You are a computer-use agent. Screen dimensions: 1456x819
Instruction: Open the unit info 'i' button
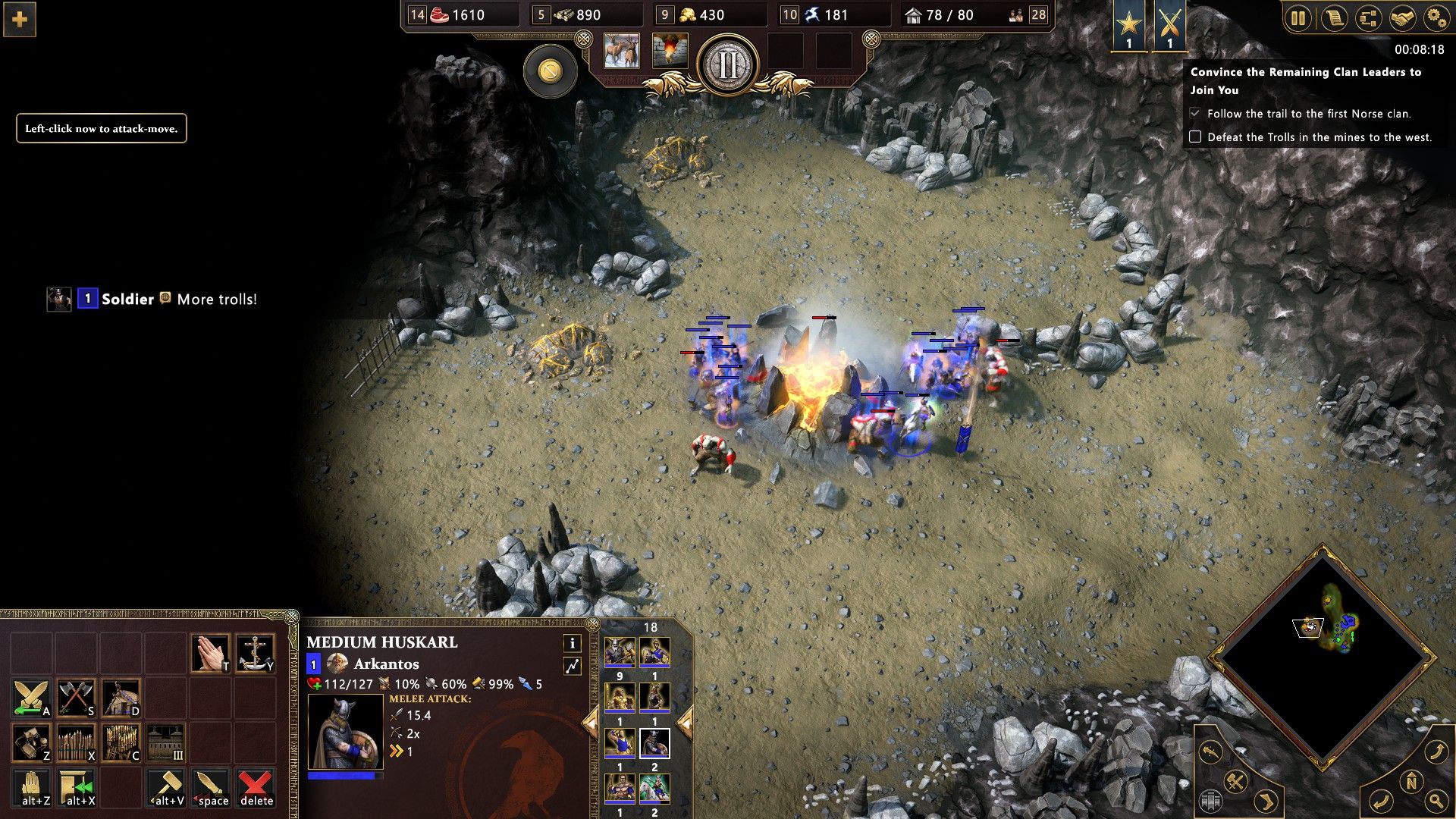572,644
